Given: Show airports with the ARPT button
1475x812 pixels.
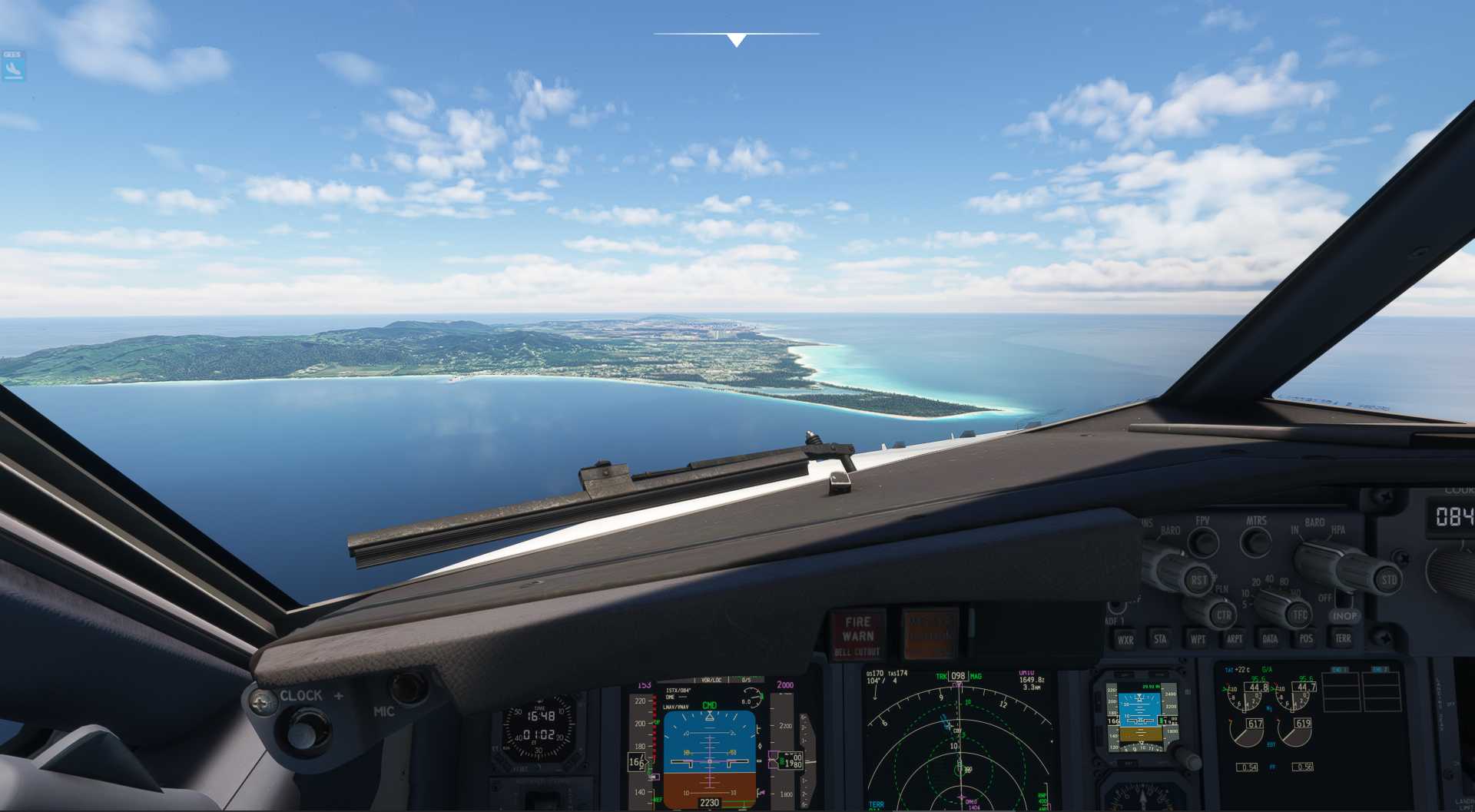Looking at the screenshot, I should tap(1235, 638).
